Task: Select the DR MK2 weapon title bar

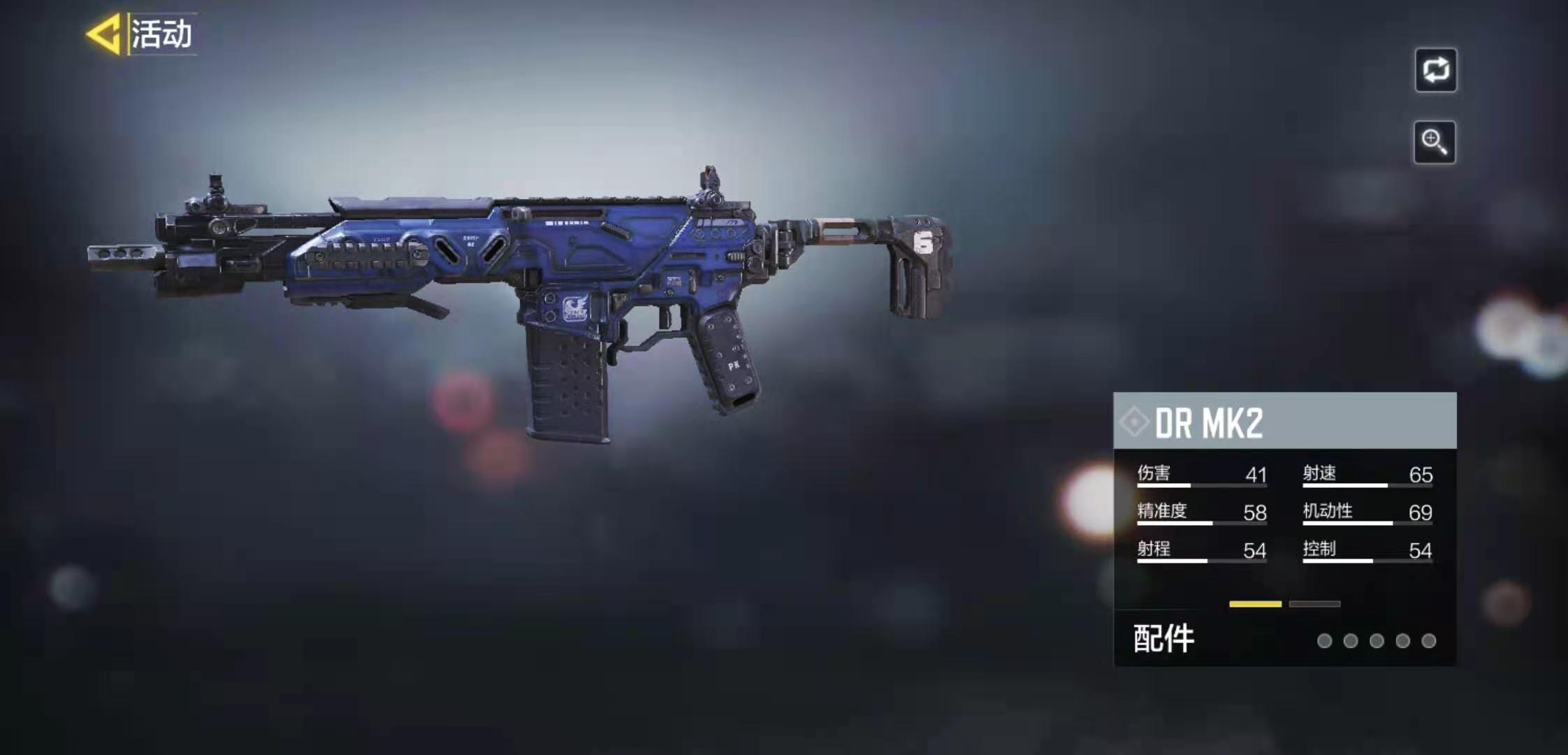Action: [1284, 422]
